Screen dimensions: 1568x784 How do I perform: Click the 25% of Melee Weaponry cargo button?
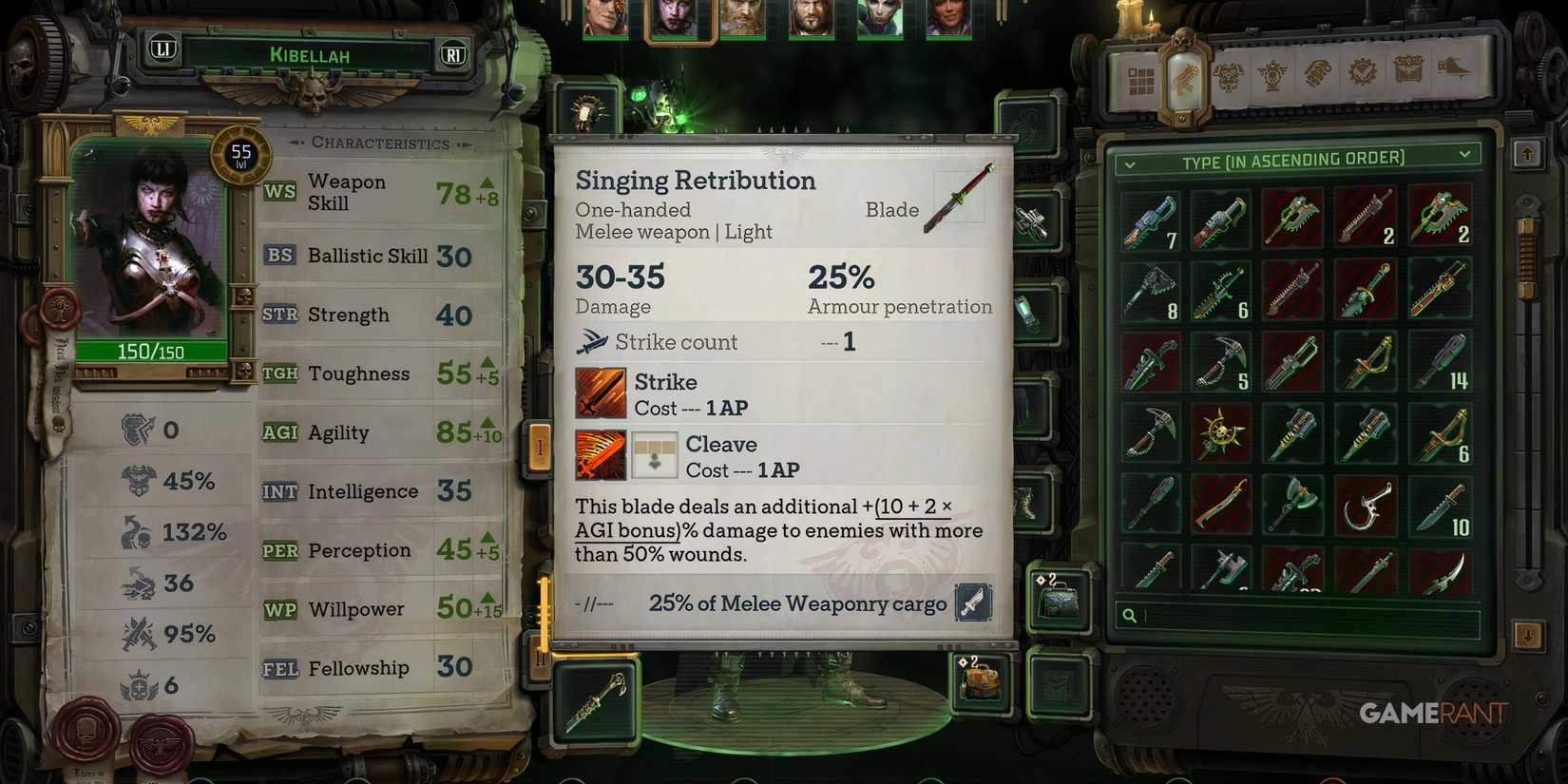796,603
